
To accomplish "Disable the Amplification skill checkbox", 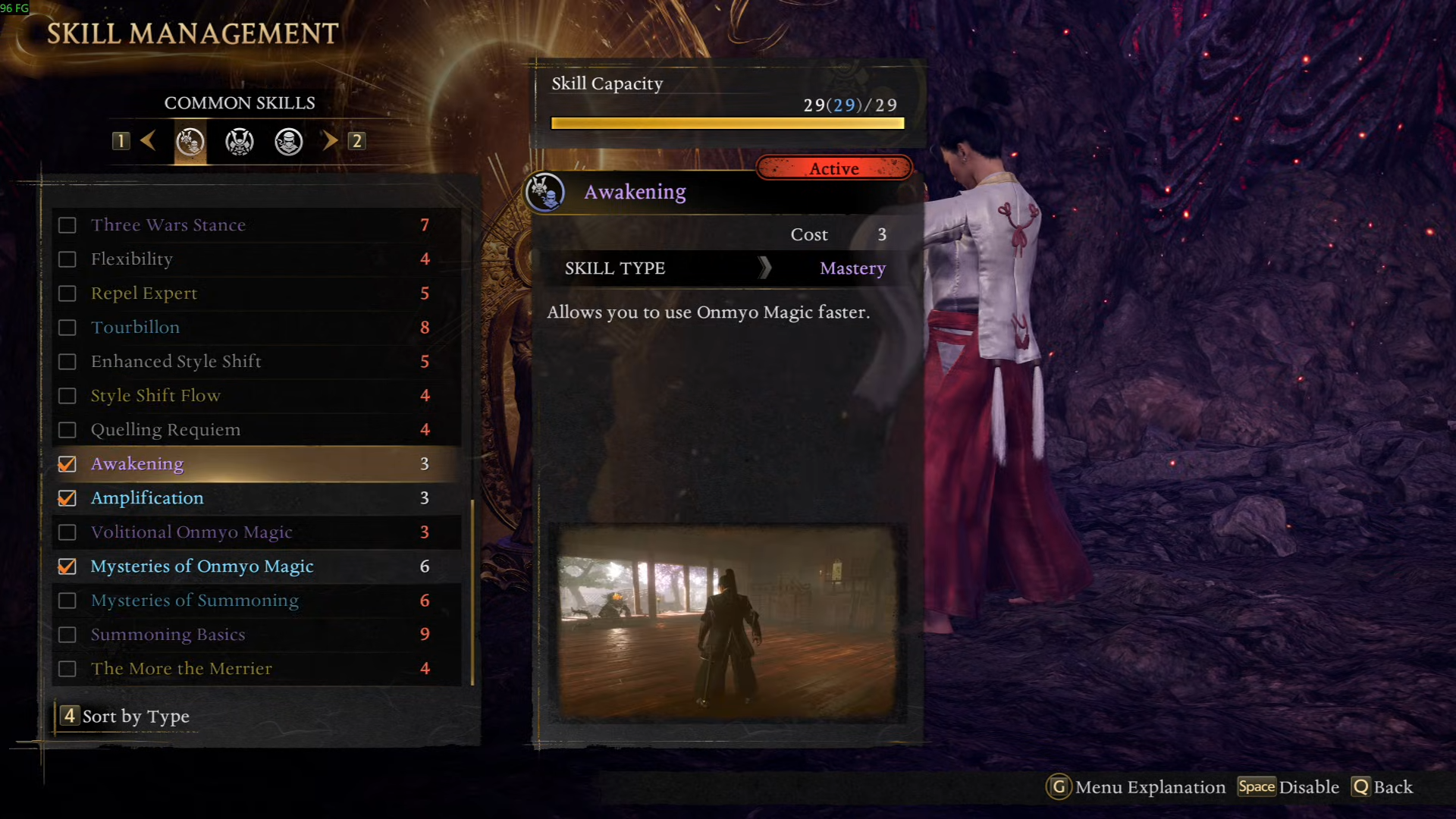I will coord(67,498).
